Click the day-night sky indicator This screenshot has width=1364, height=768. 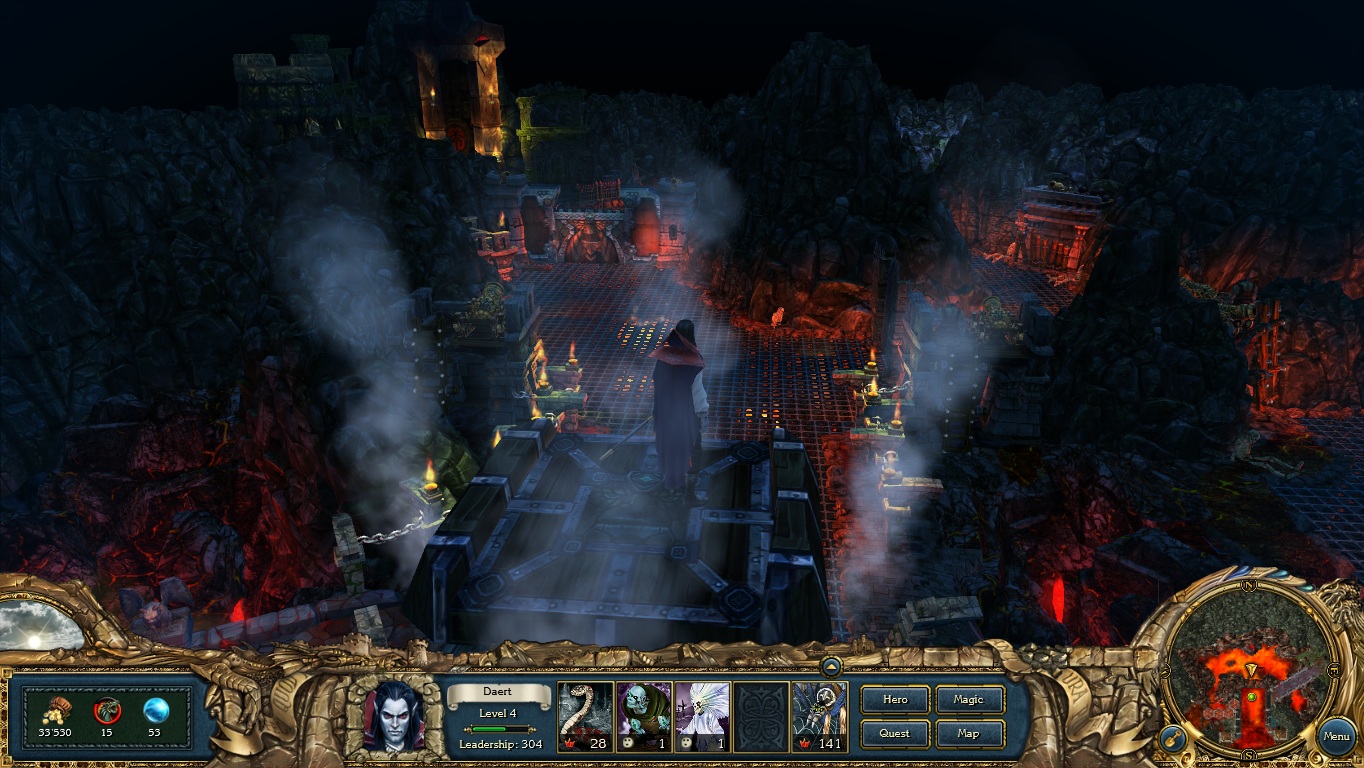[x=40, y=626]
